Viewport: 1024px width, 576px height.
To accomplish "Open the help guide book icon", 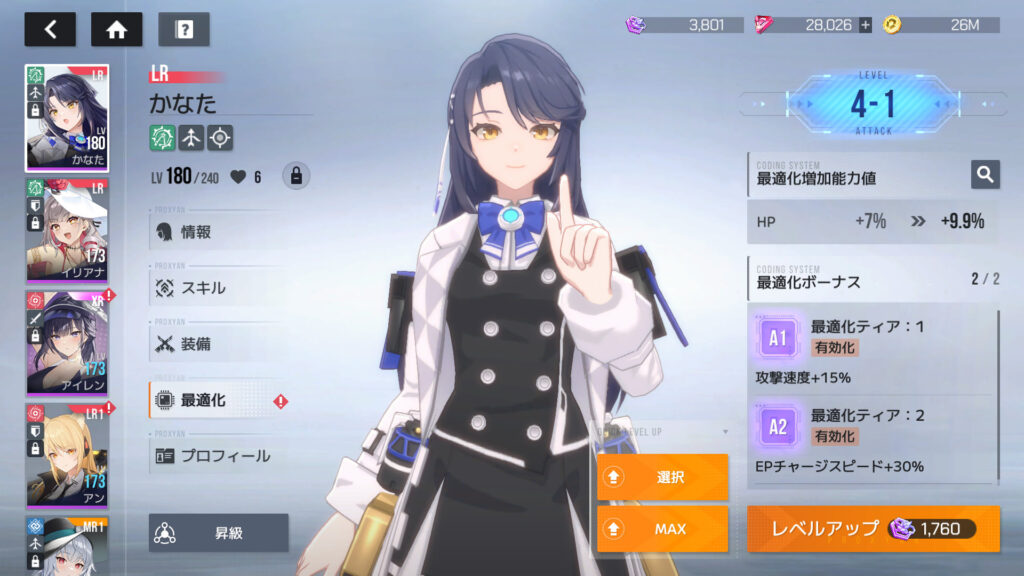I will [x=183, y=29].
